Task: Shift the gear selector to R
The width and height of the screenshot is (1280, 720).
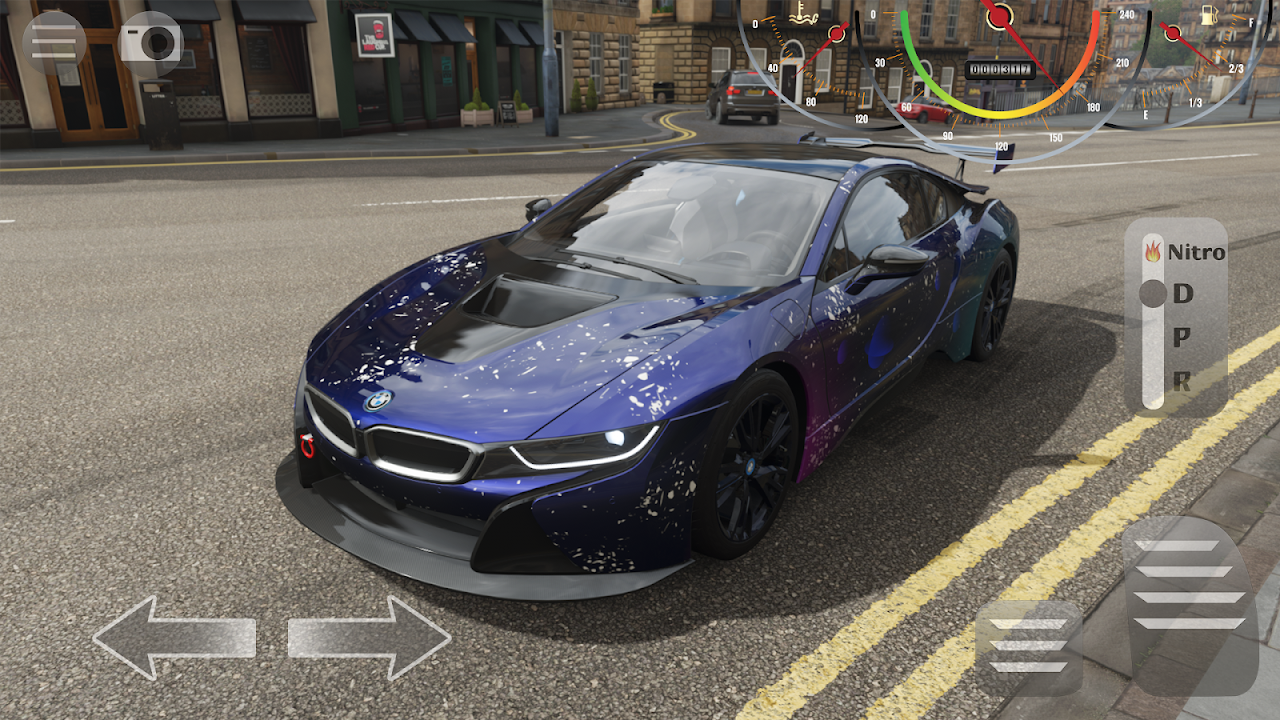Action: tap(1182, 381)
